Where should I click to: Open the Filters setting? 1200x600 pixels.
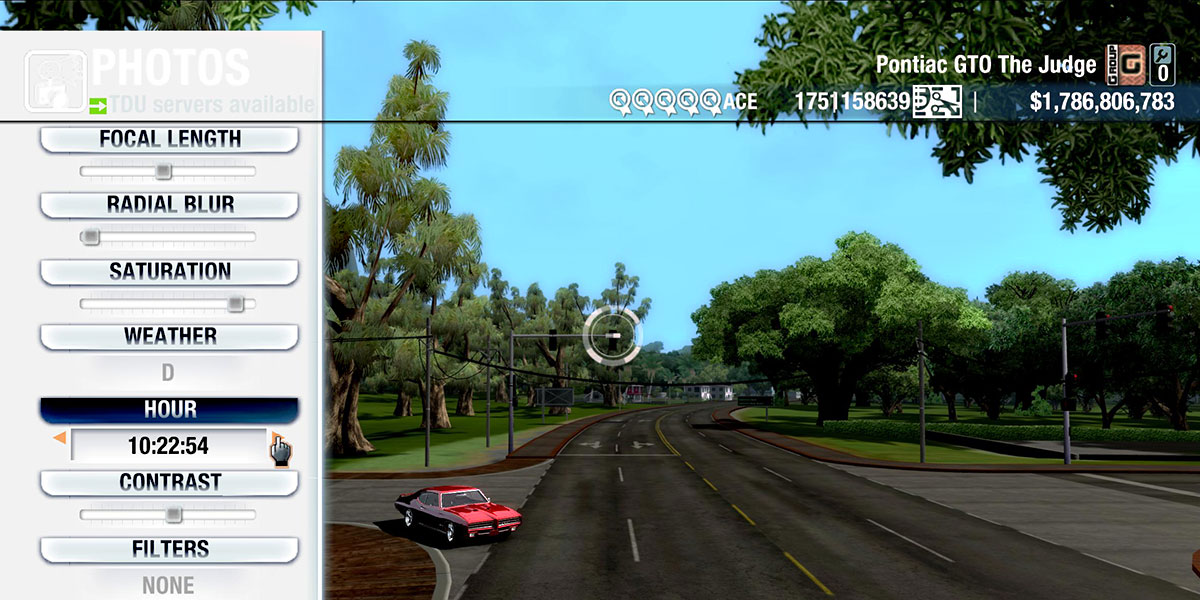(169, 550)
